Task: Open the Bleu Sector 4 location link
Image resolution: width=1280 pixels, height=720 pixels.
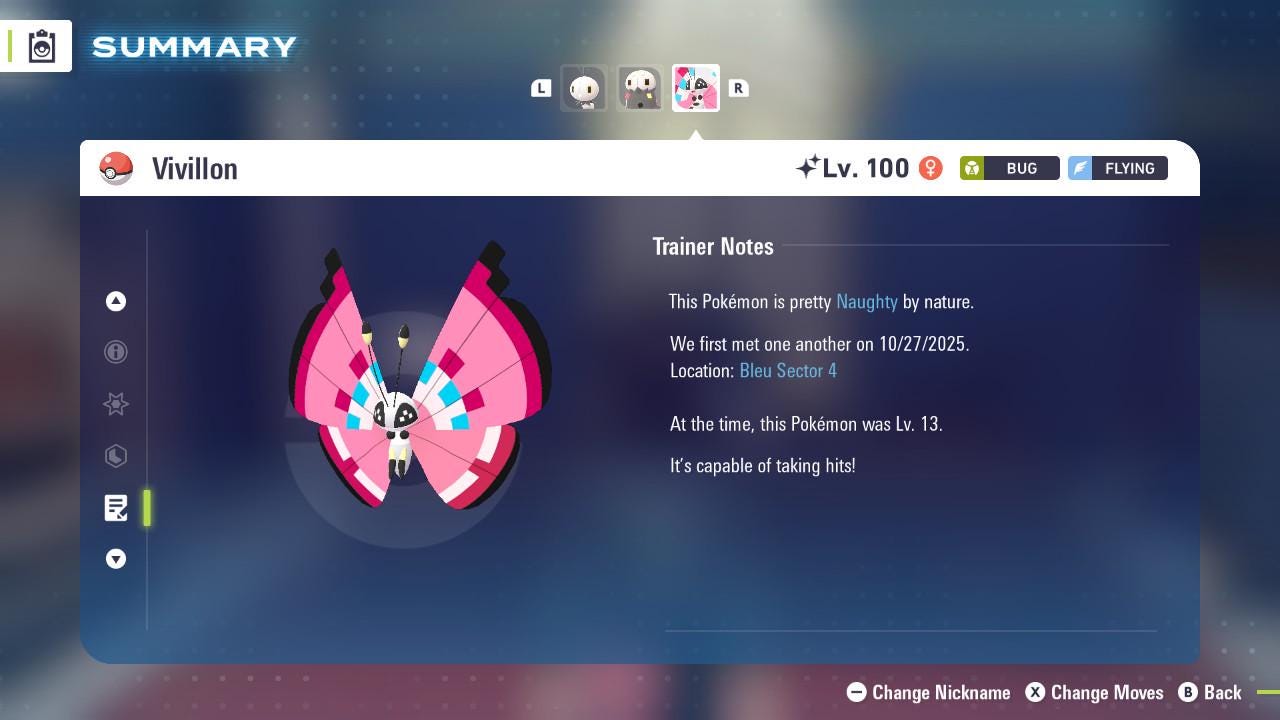Action: 787,370
